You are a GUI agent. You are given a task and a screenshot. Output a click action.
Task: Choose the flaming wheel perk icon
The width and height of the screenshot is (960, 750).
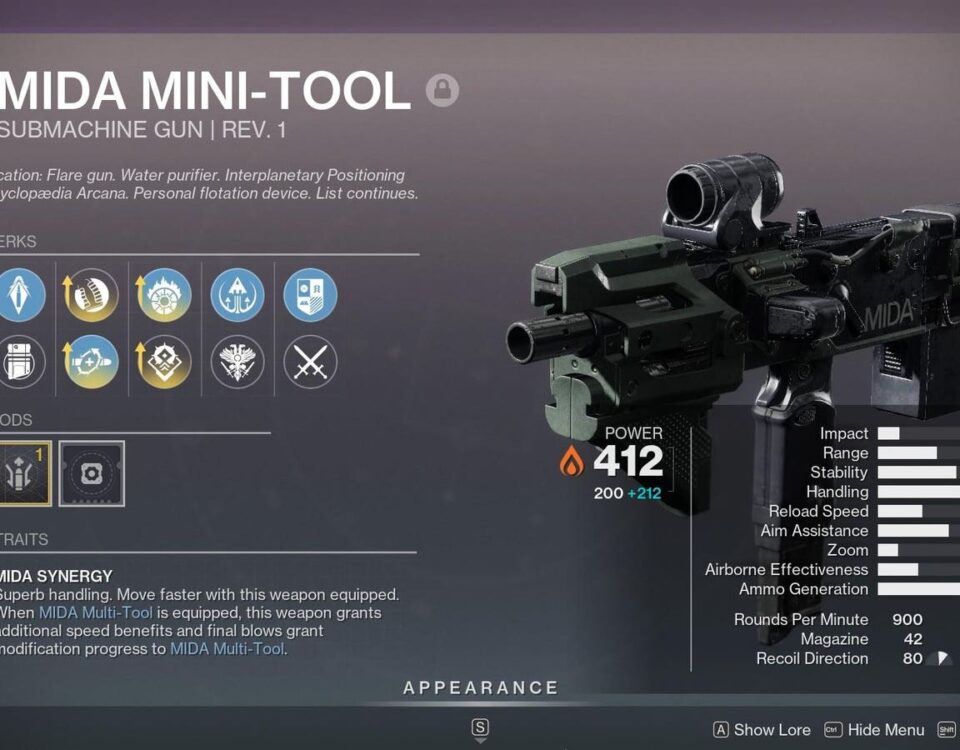pos(164,295)
